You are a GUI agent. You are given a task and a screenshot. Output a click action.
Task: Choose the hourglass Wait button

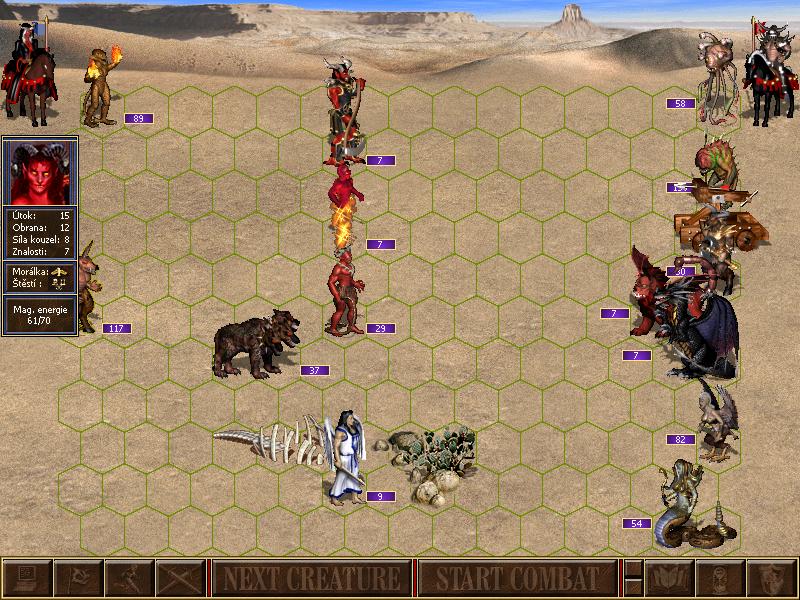(x=719, y=578)
